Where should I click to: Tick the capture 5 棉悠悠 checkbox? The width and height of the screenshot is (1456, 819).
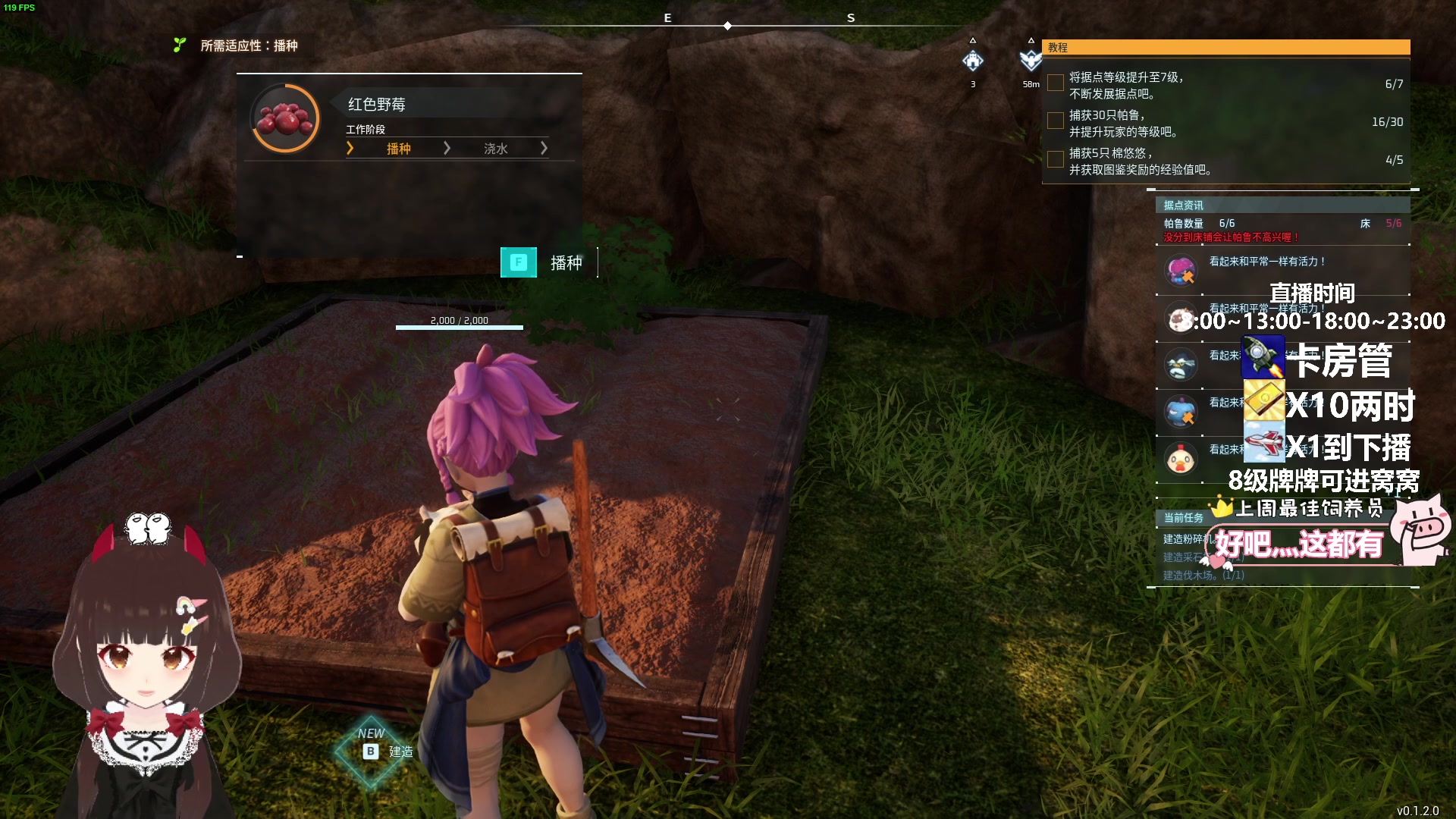pyautogui.click(x=1055, y=159)
